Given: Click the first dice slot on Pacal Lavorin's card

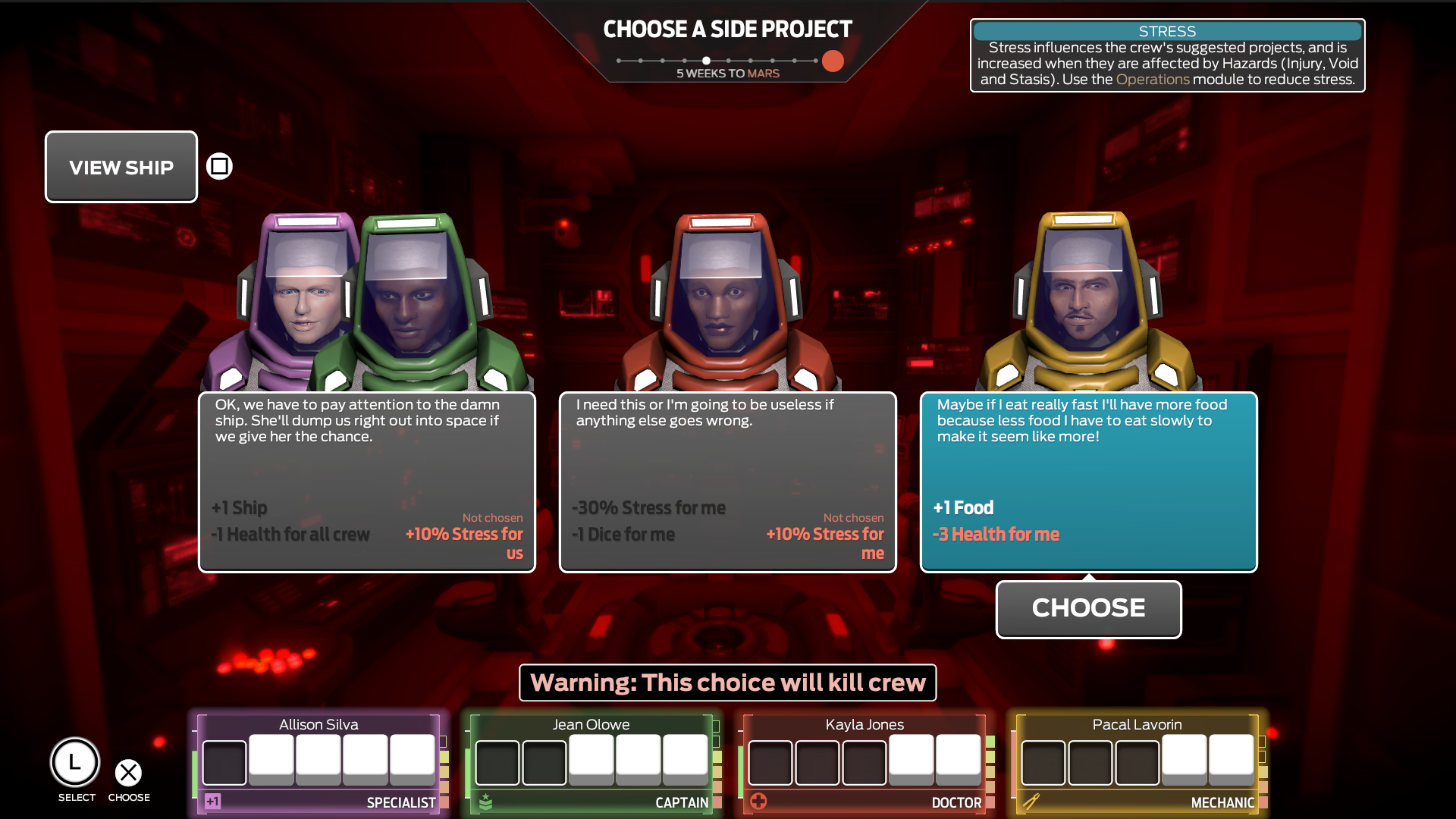Looking at the screenshot, I should 1044,762.
